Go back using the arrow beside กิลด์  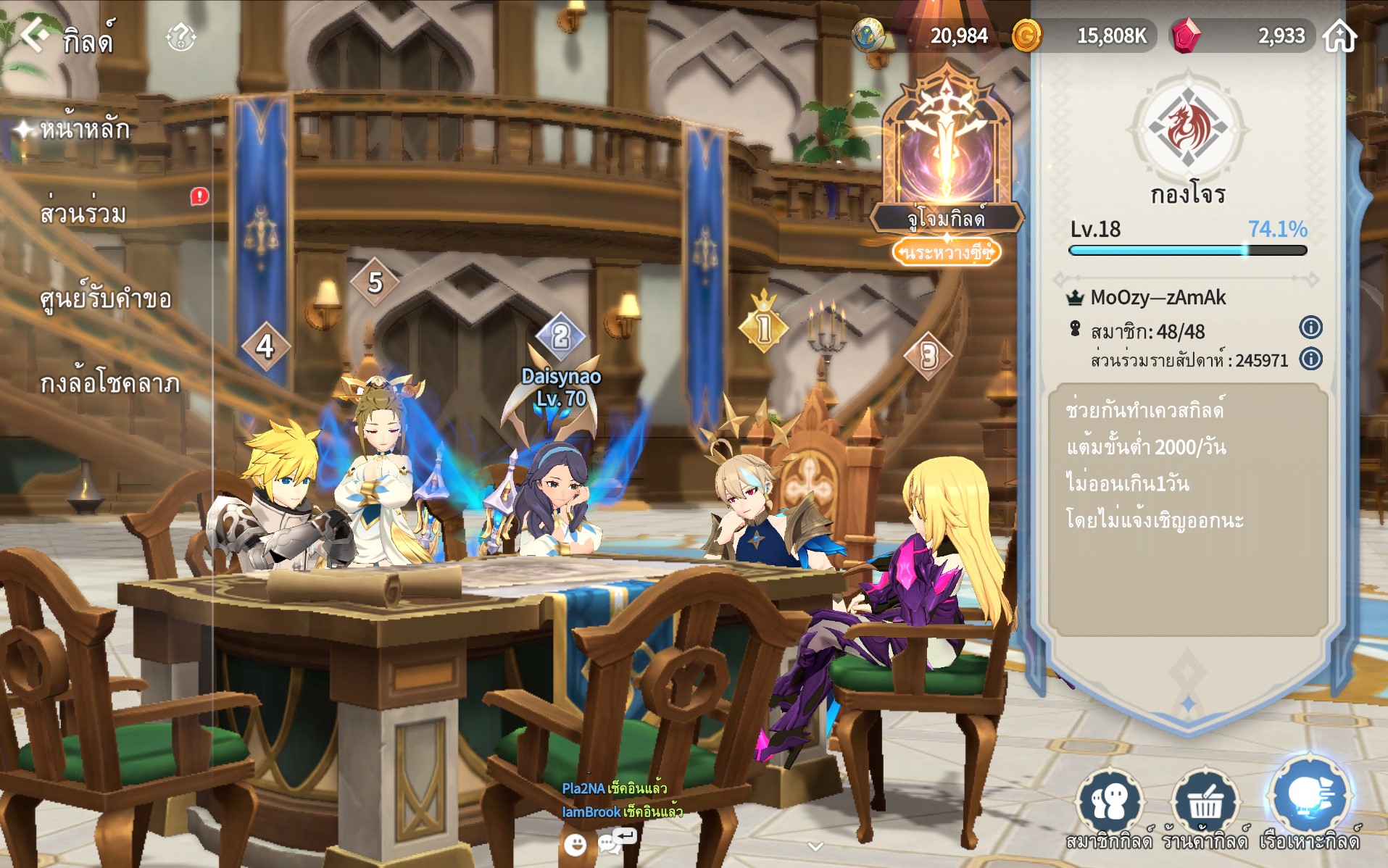point(33,35)
